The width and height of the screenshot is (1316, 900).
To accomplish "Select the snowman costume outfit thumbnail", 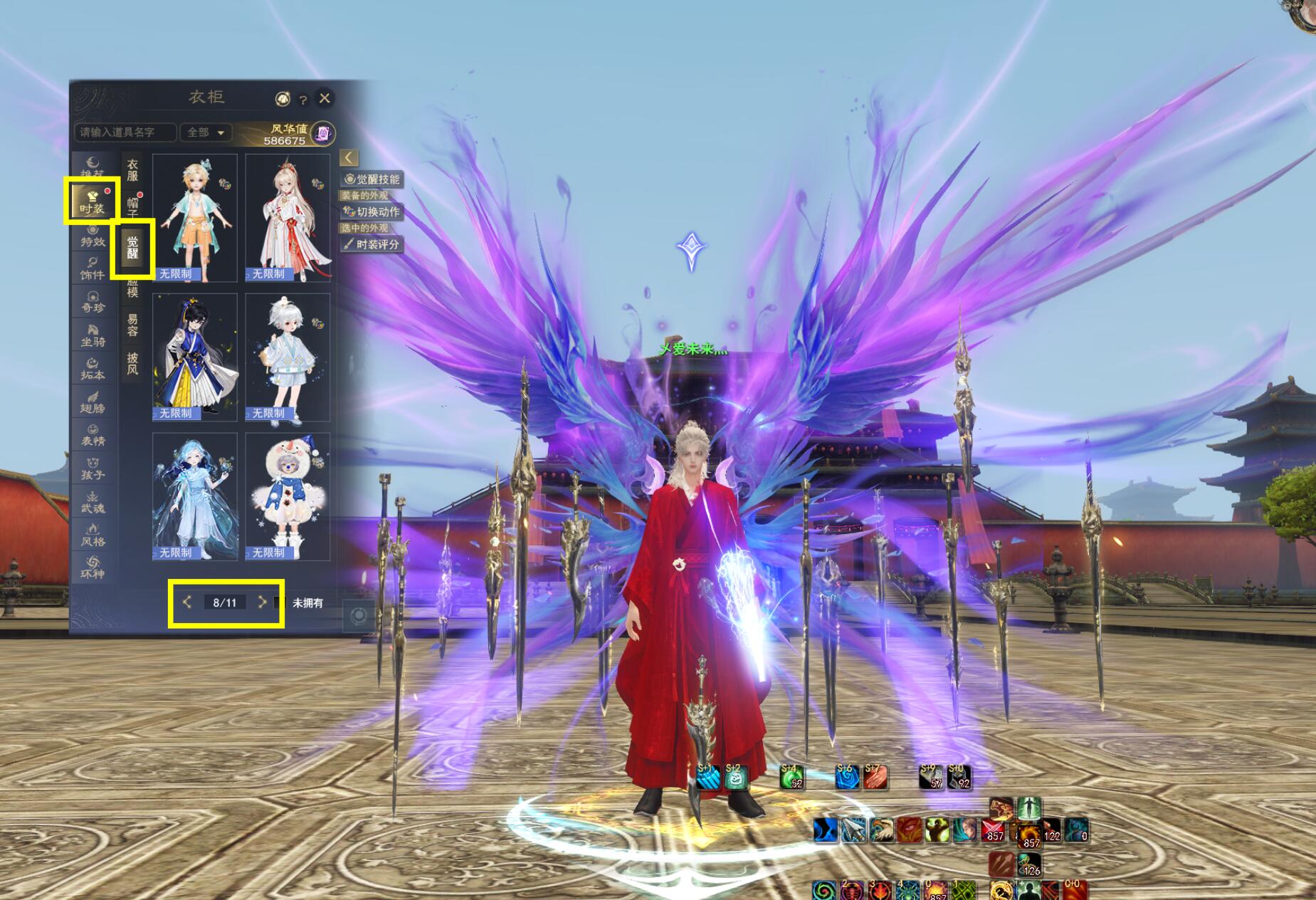I will pyautogui.click(x=288, y=496).
